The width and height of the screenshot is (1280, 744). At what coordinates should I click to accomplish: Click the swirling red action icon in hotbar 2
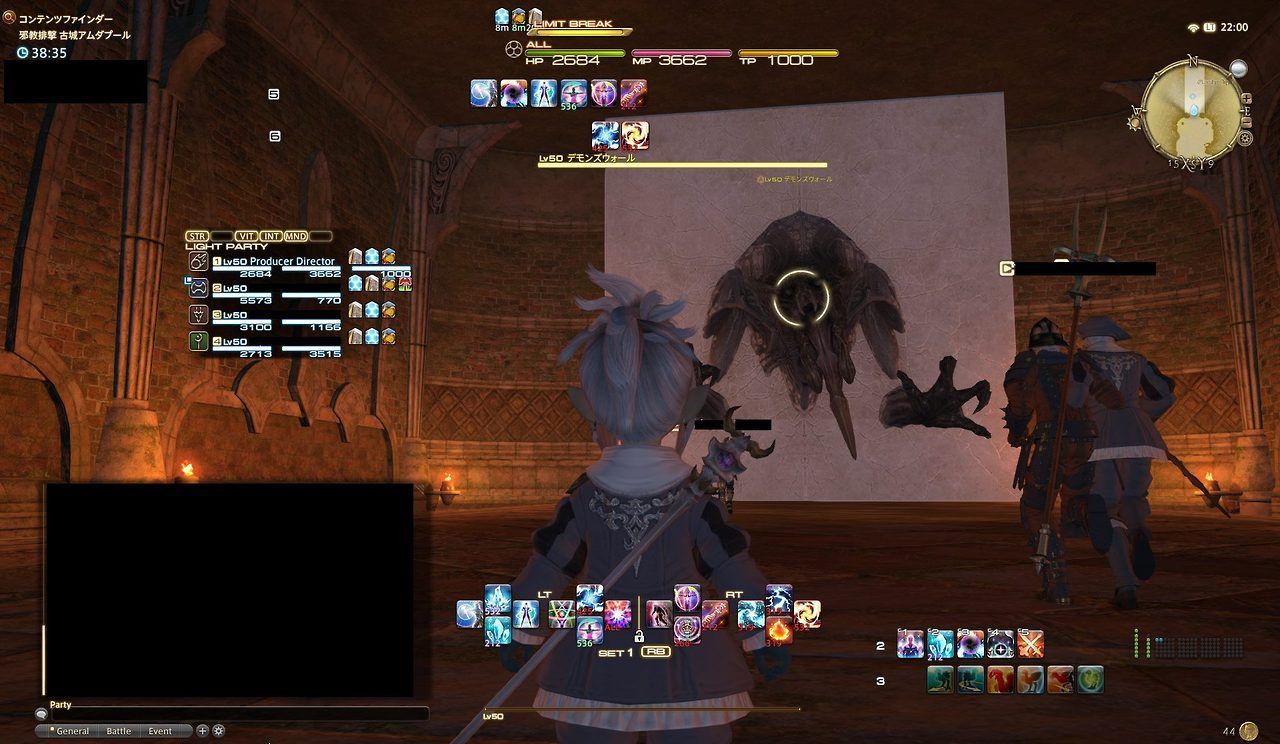(x=970, y=643)
